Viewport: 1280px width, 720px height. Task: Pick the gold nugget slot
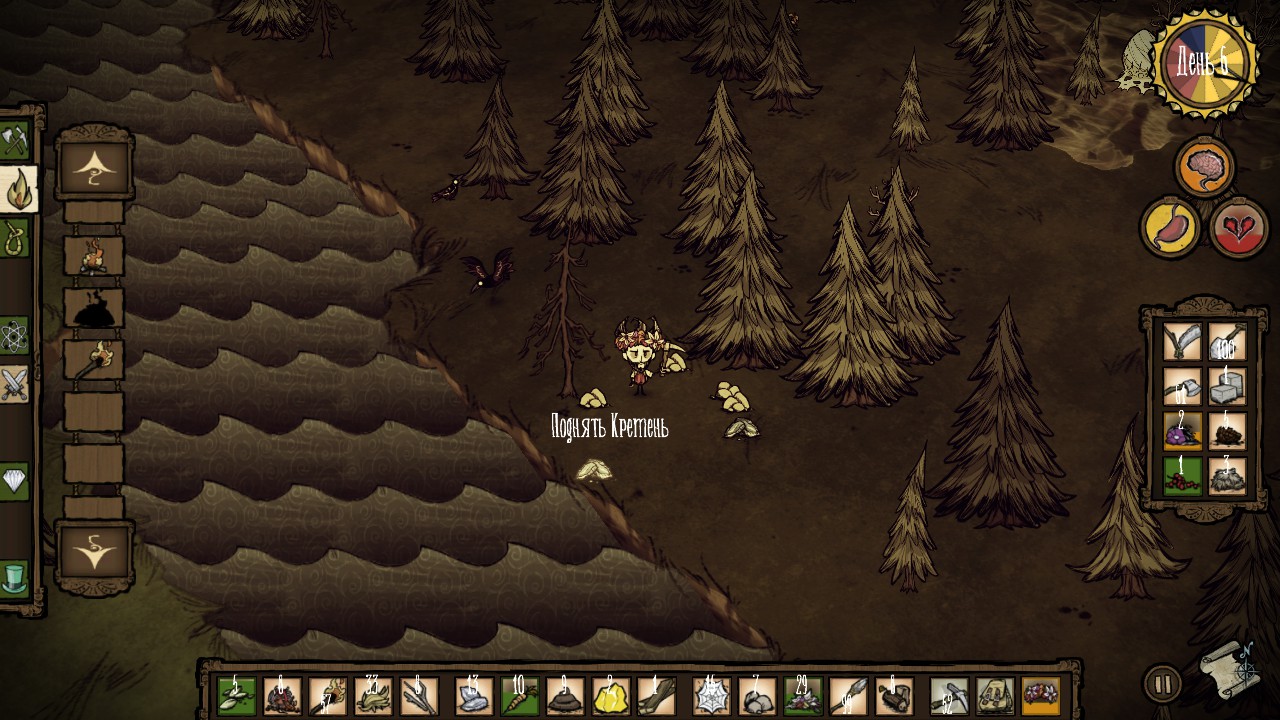click(611, 696)
